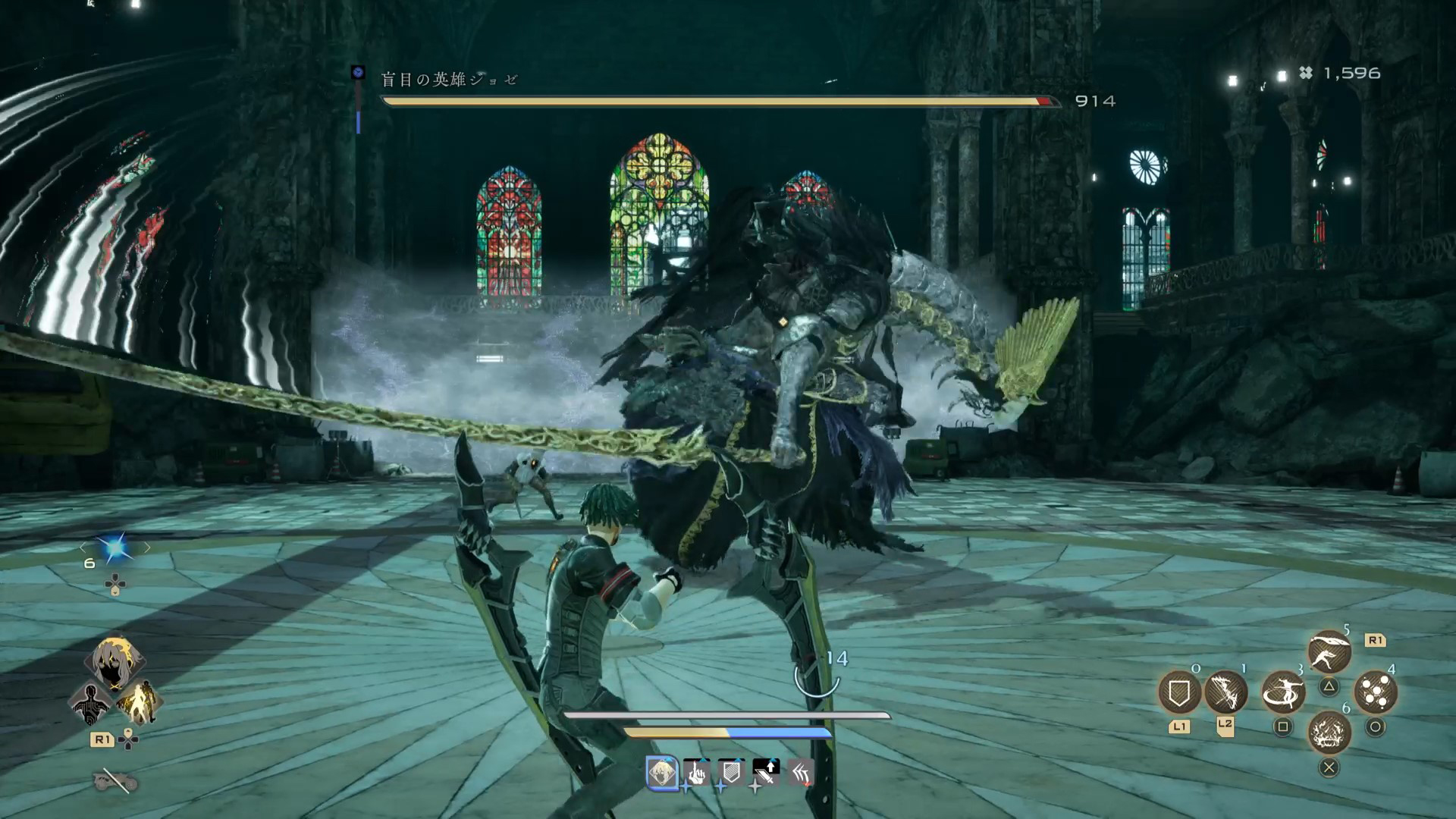Cast the five-orb scatter skill
The width and height of the screenshot is (1456, 819).
click(1375, 692)
